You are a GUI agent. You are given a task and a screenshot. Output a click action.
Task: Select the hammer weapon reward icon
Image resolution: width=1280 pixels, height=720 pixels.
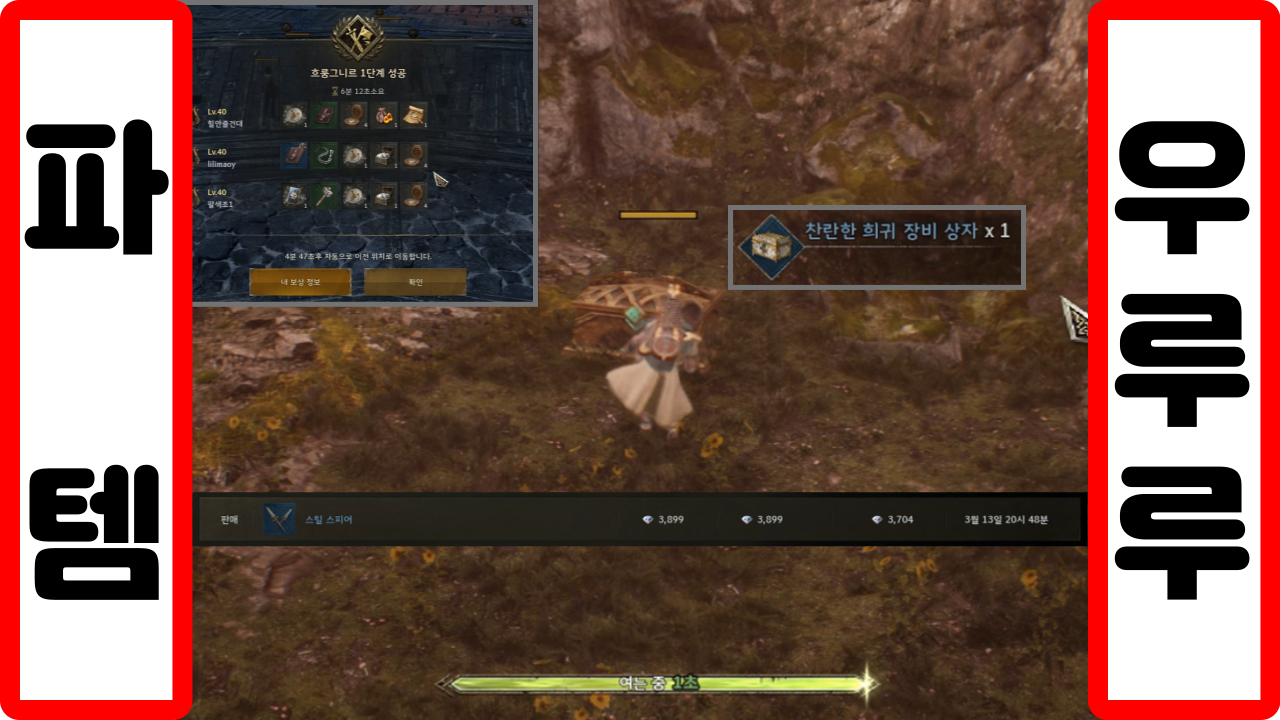tap(323, 194)
